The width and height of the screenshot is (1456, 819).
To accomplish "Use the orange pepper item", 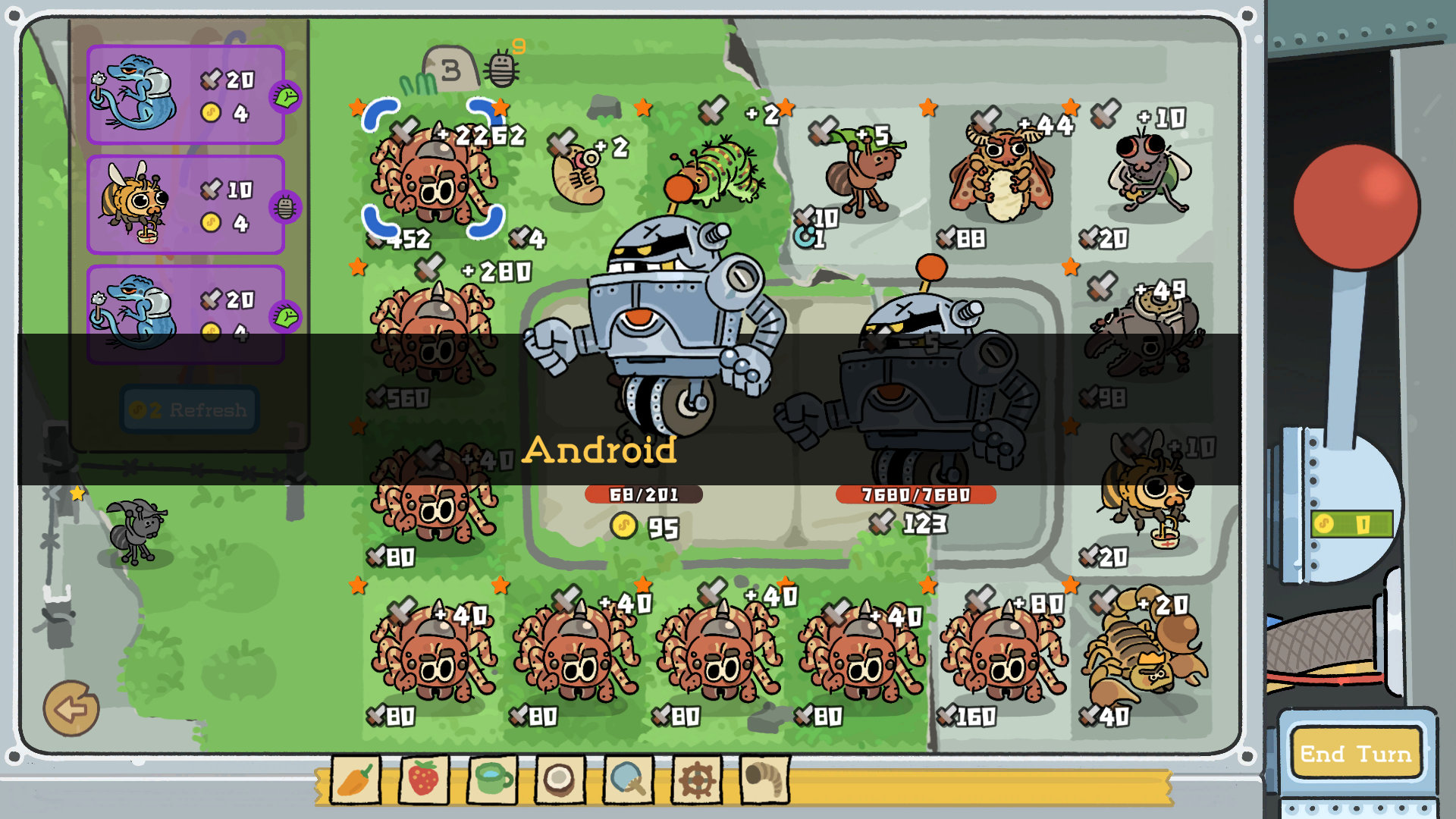I will [x=355, y=780].
